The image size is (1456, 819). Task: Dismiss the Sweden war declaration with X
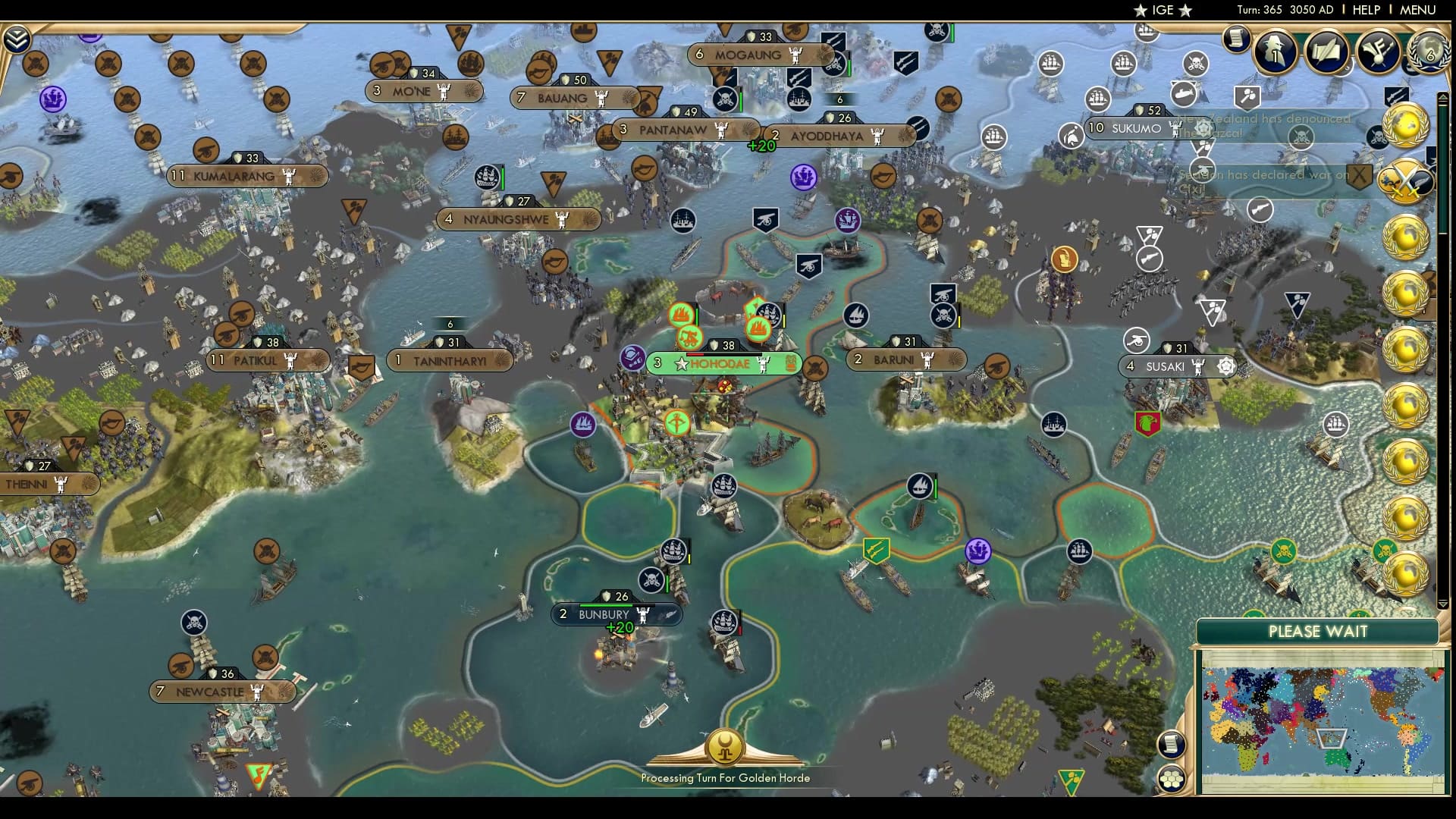[x=1359, y=175]
